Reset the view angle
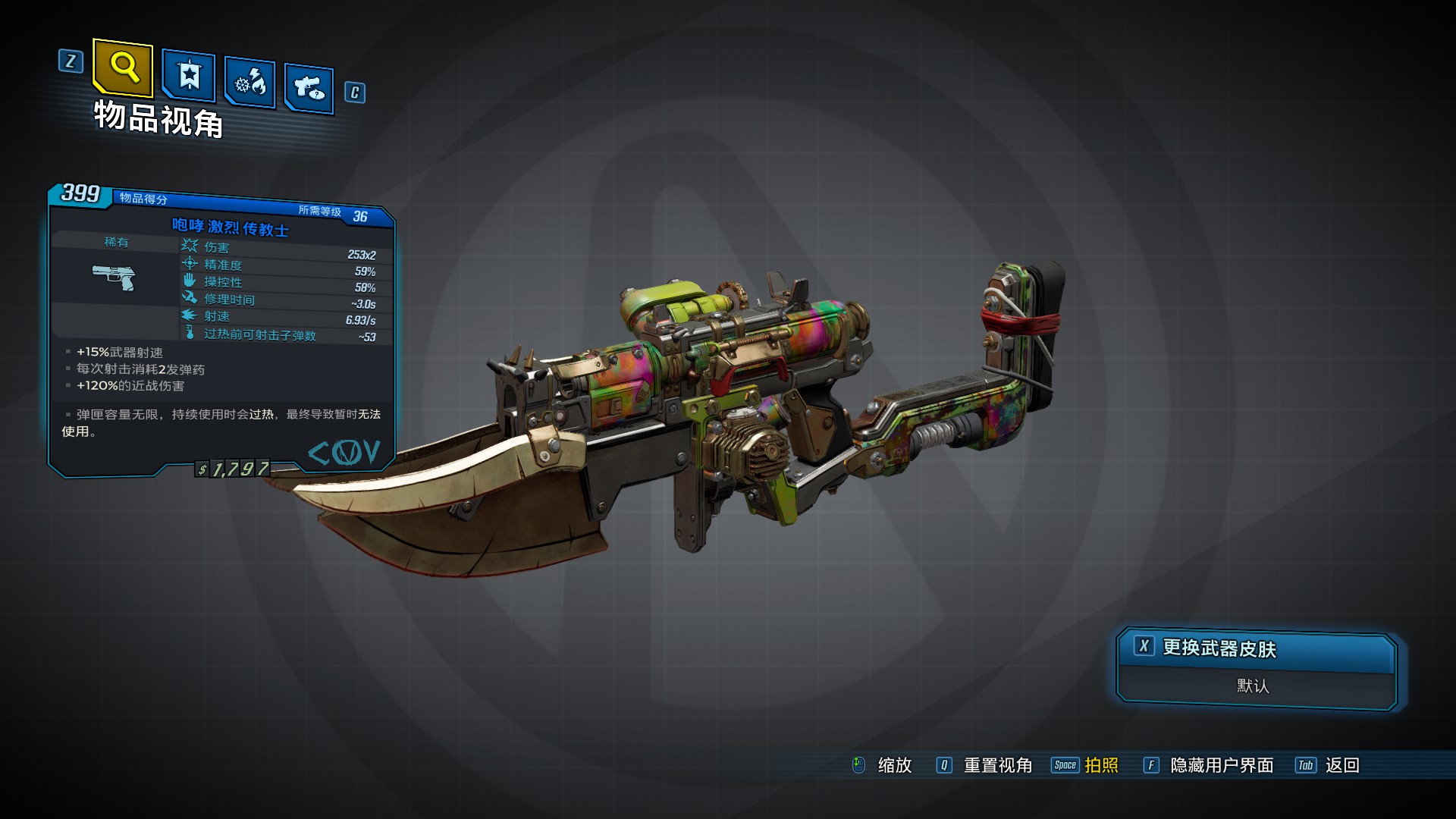Viewport: 1456px width, 819px height. pyautogui.click(x=996, y=765)
